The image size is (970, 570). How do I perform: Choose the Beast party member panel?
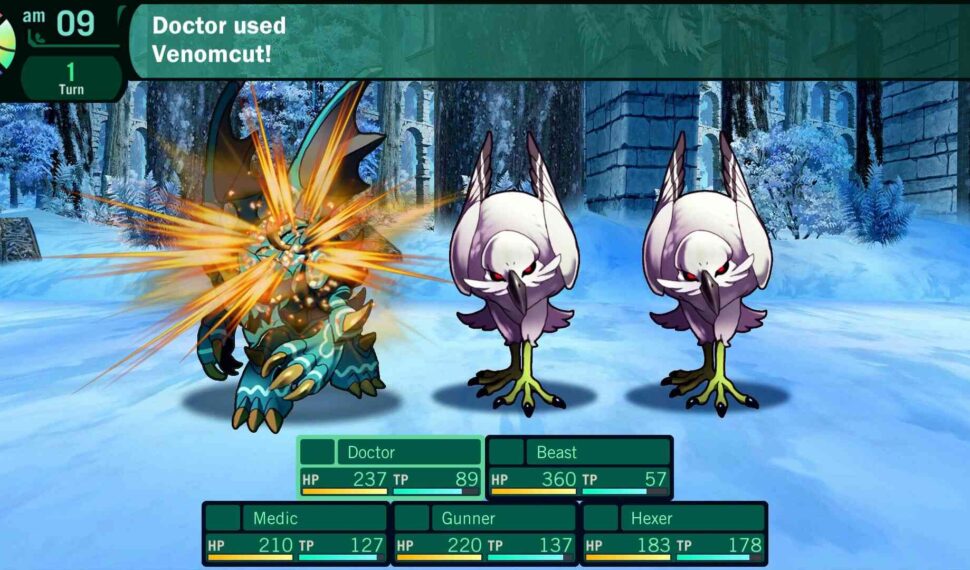pos(579,467)
